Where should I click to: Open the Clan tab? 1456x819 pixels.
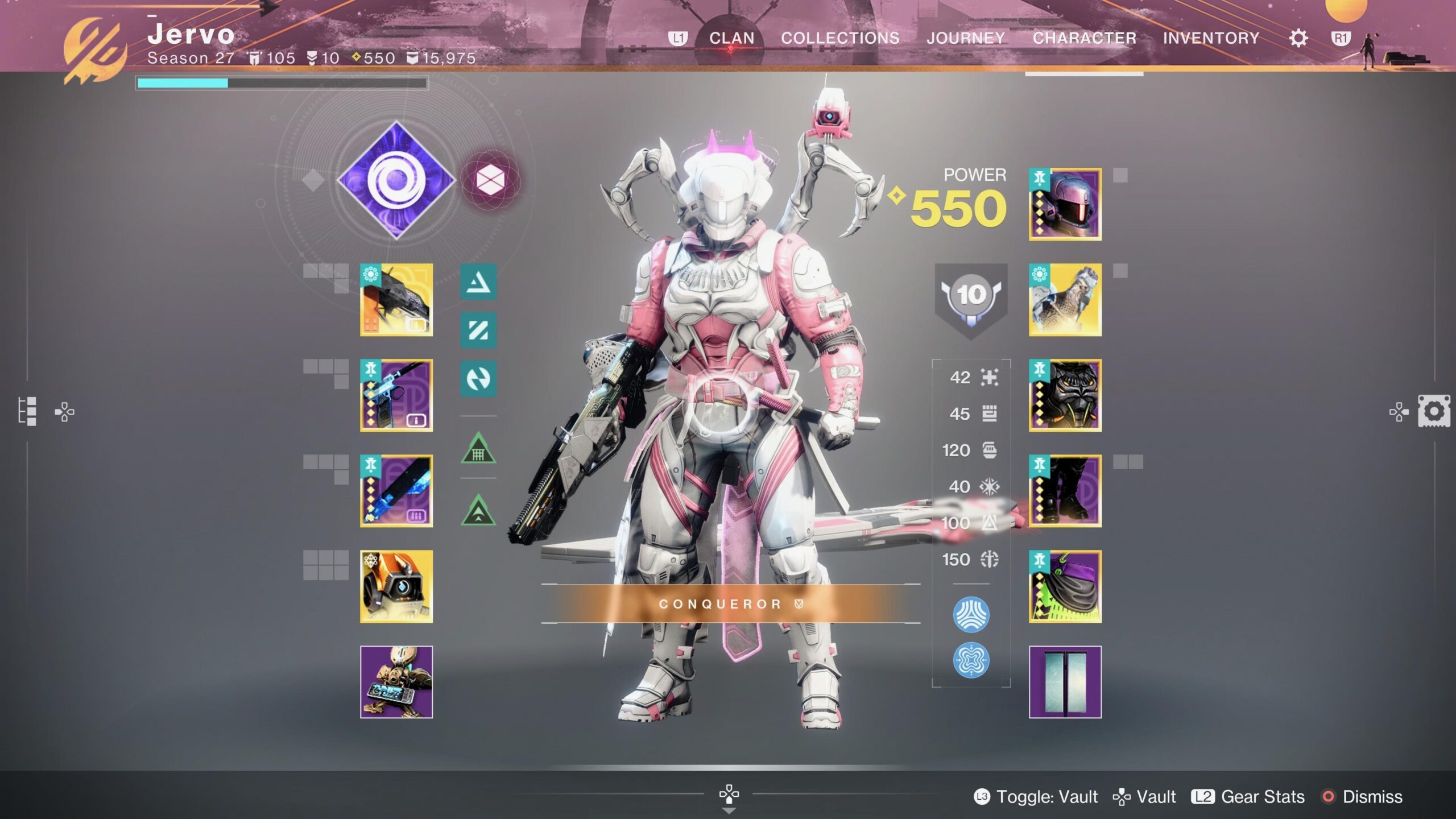coord(731,38)
